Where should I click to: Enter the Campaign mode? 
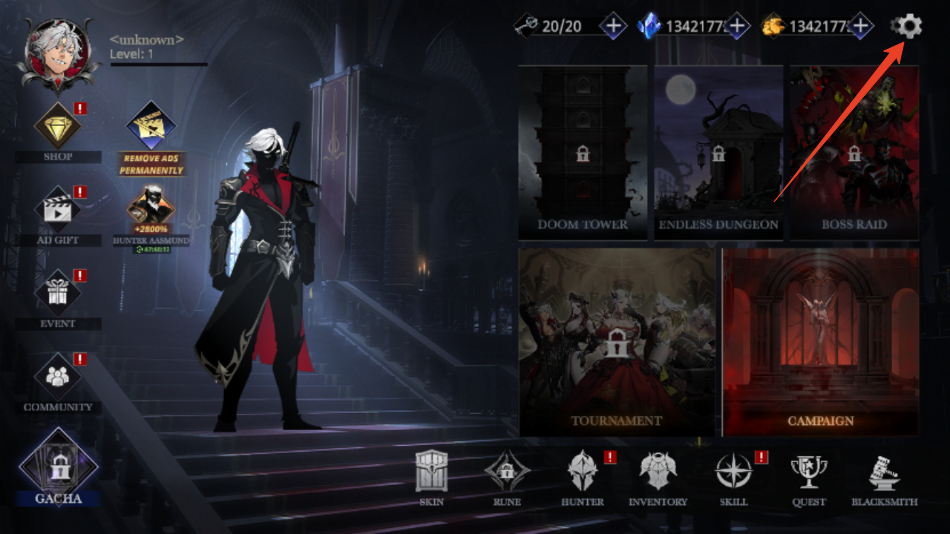coord(820,342)
